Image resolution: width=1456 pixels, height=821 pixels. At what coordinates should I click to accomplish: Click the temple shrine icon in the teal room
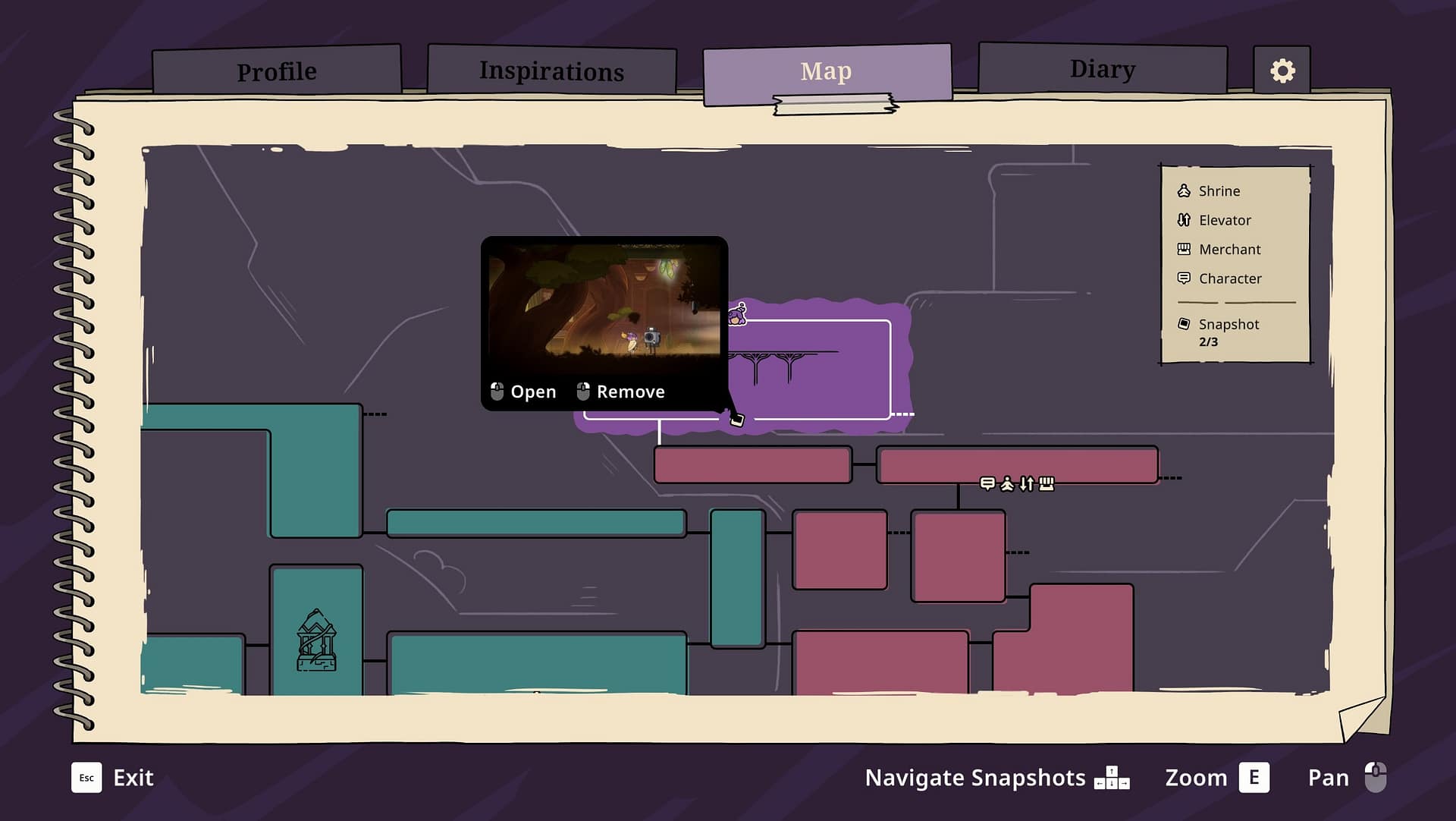(316, 640)
